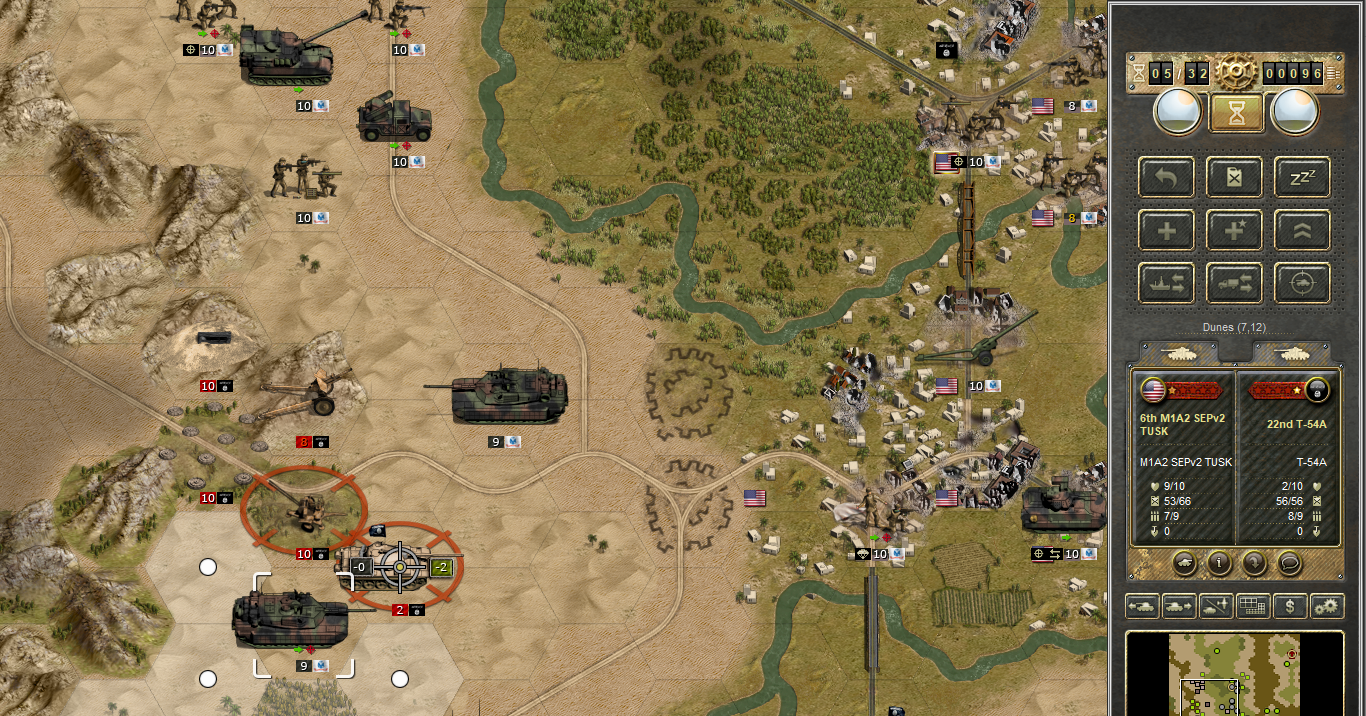Select the previous unit tank-arrow button
The image size is (1366, 716).
tap(1142, 606)
